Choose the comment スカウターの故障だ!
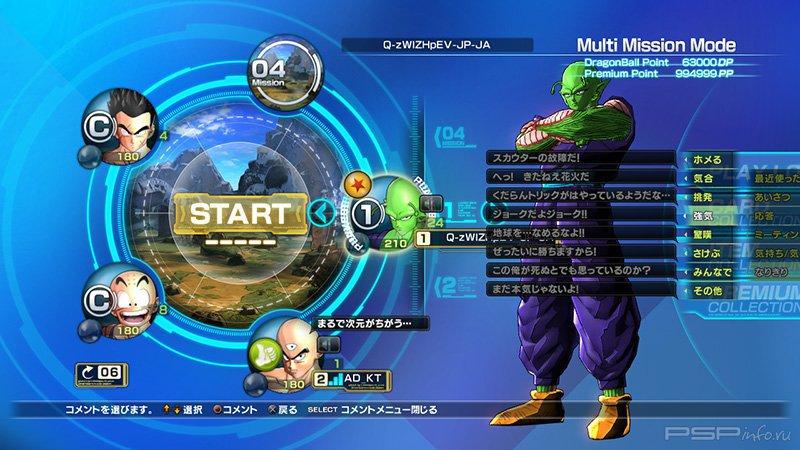 pyautogui.click(x=580, y=157)
